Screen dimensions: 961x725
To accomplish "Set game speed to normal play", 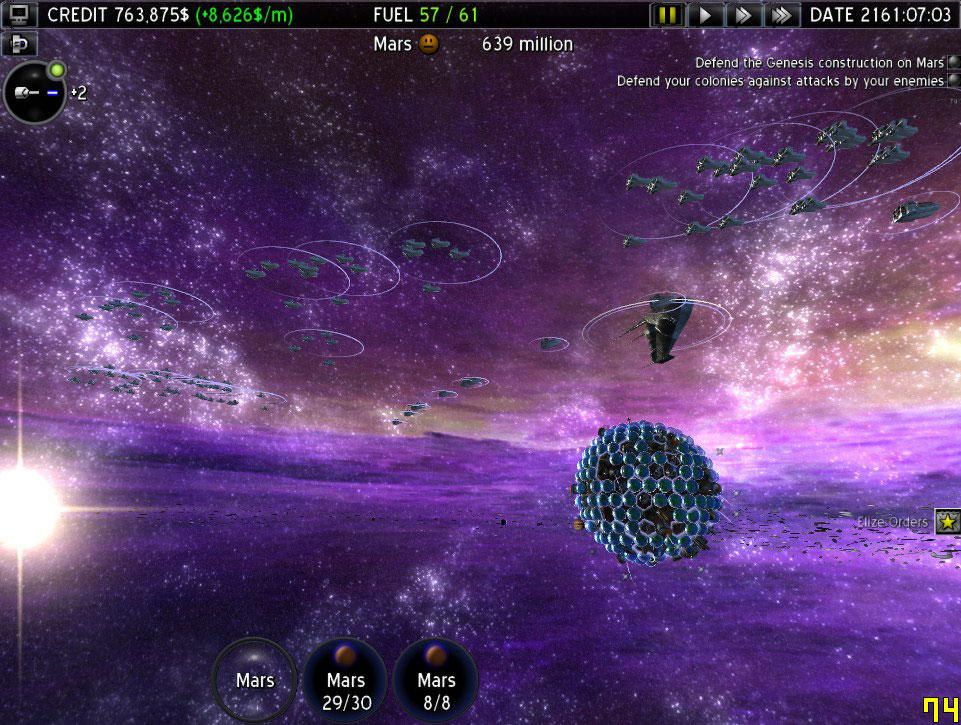I will click(706, 15).
